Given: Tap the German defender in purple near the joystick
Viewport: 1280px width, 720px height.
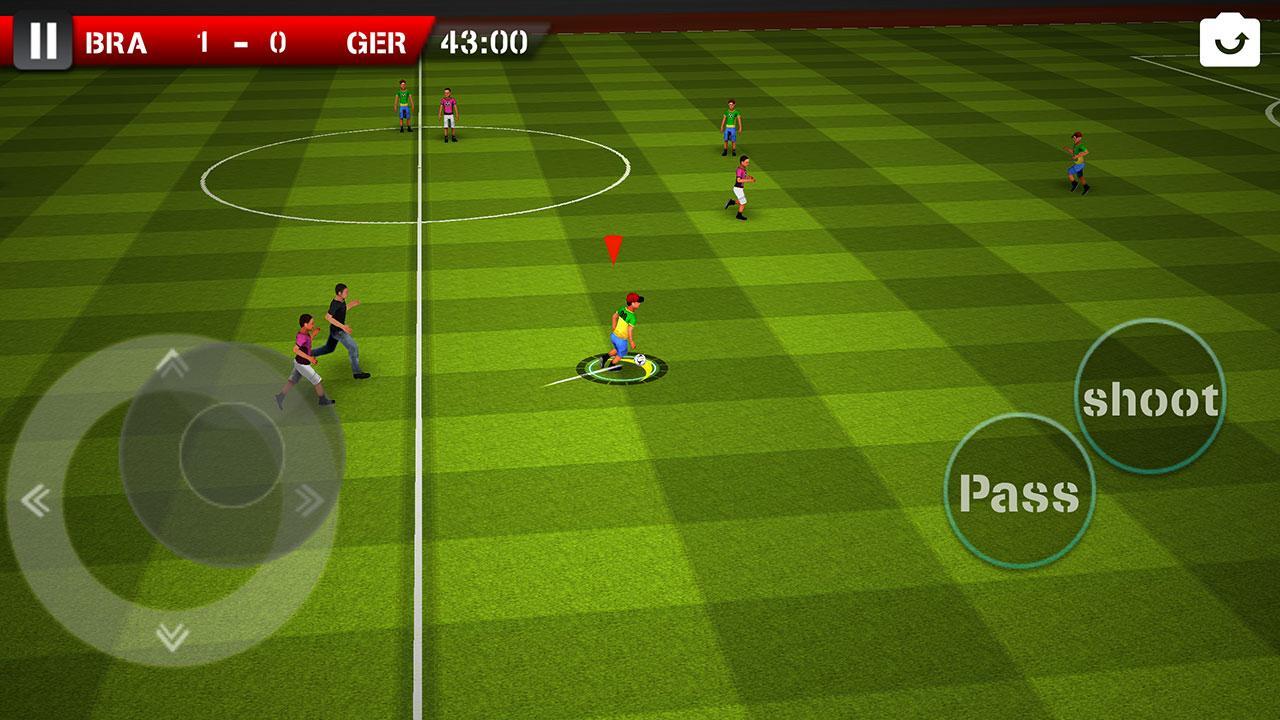Looking at the screenshot, I should pyautogui.click(x=303, y=347).
